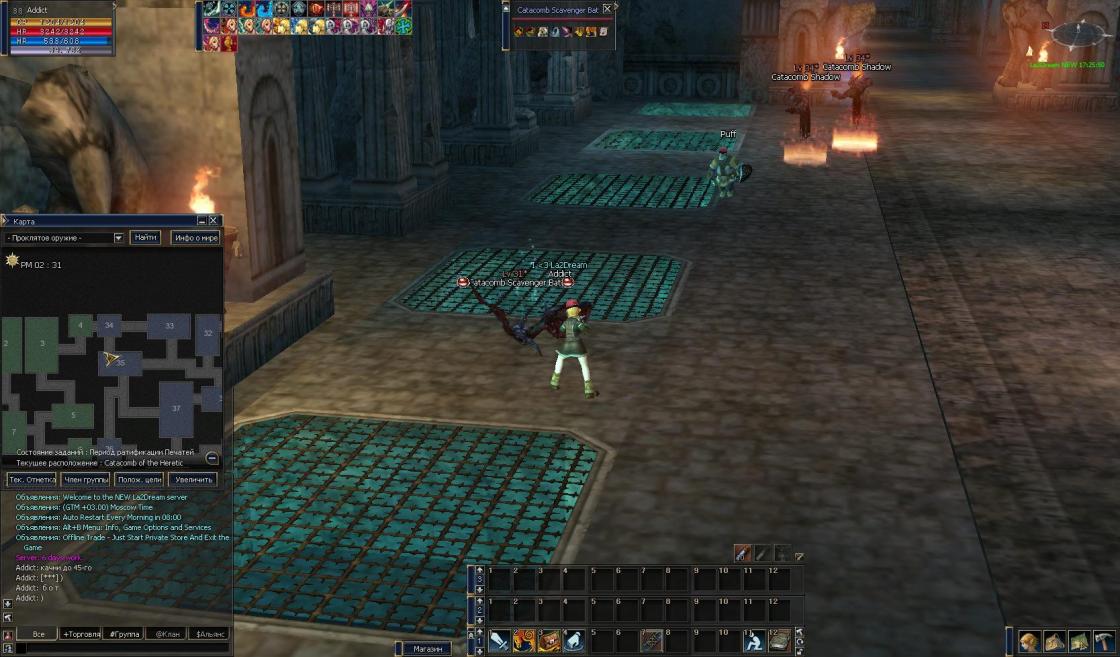This screenshot has height=657, width=1120.
Task: Open Инфо о мире world info
Action: [195, 238]
